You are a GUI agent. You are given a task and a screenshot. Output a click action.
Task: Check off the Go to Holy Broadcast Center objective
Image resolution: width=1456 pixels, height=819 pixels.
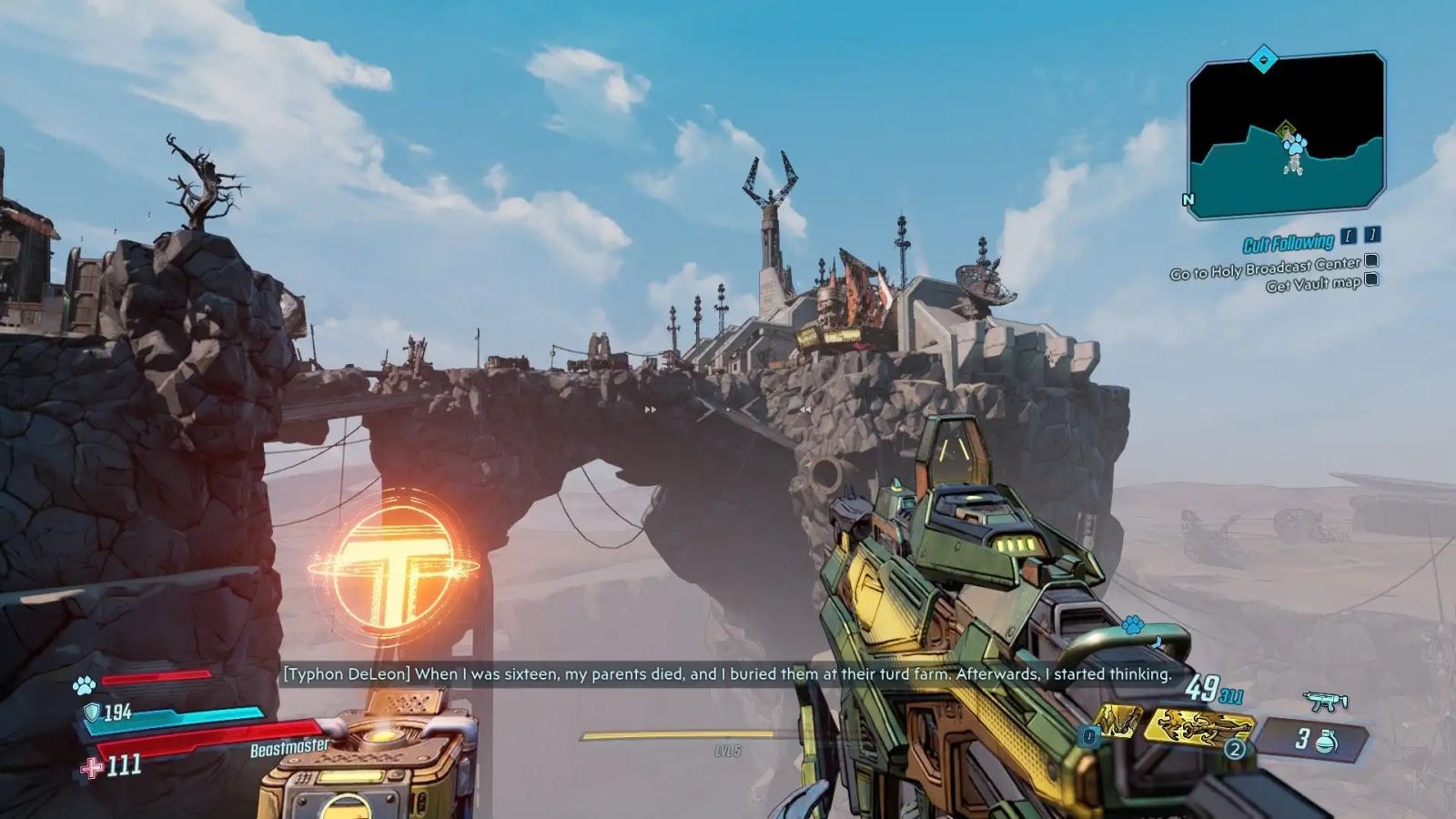[1370, 262]
